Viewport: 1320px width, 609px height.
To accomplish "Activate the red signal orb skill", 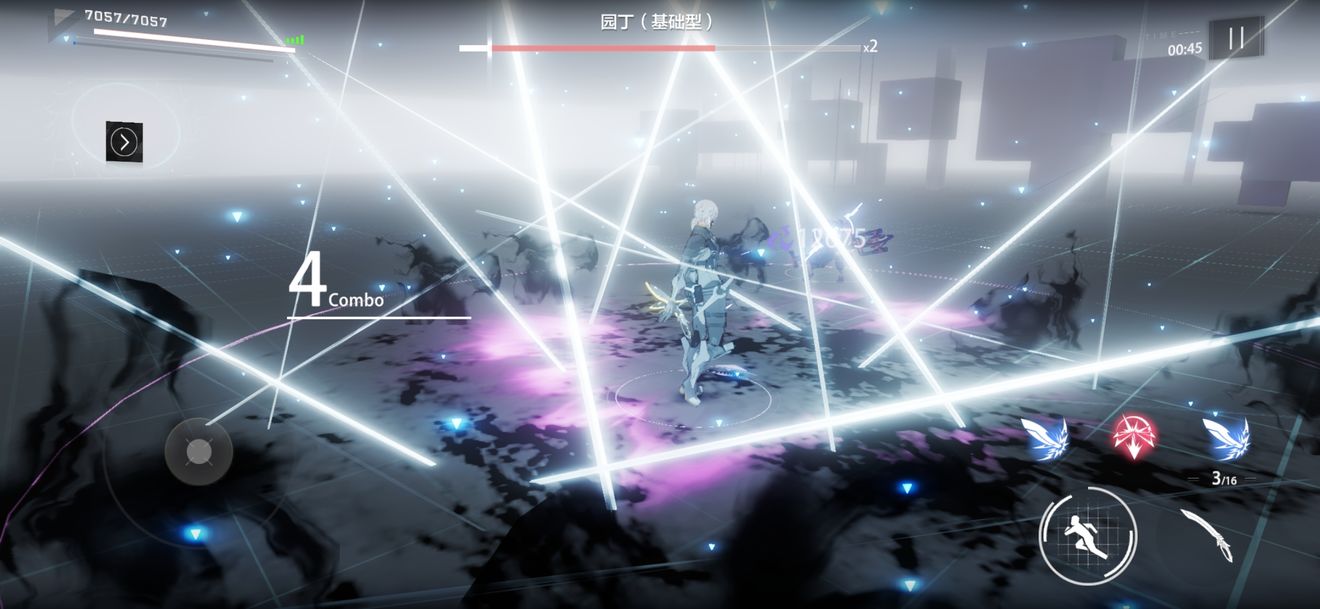I will (1133, 437).
